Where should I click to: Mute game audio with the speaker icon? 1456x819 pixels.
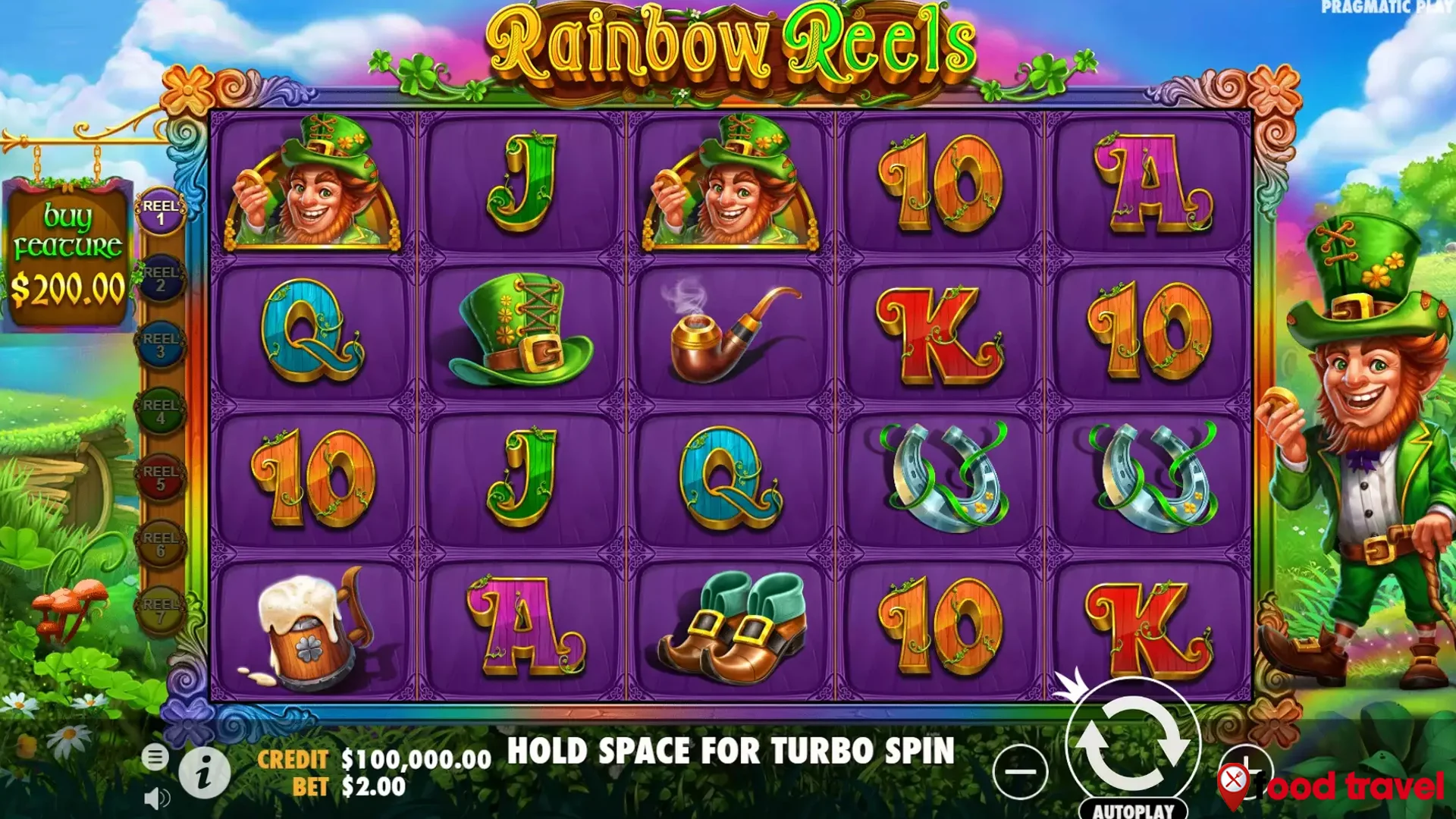click(155, 798)
